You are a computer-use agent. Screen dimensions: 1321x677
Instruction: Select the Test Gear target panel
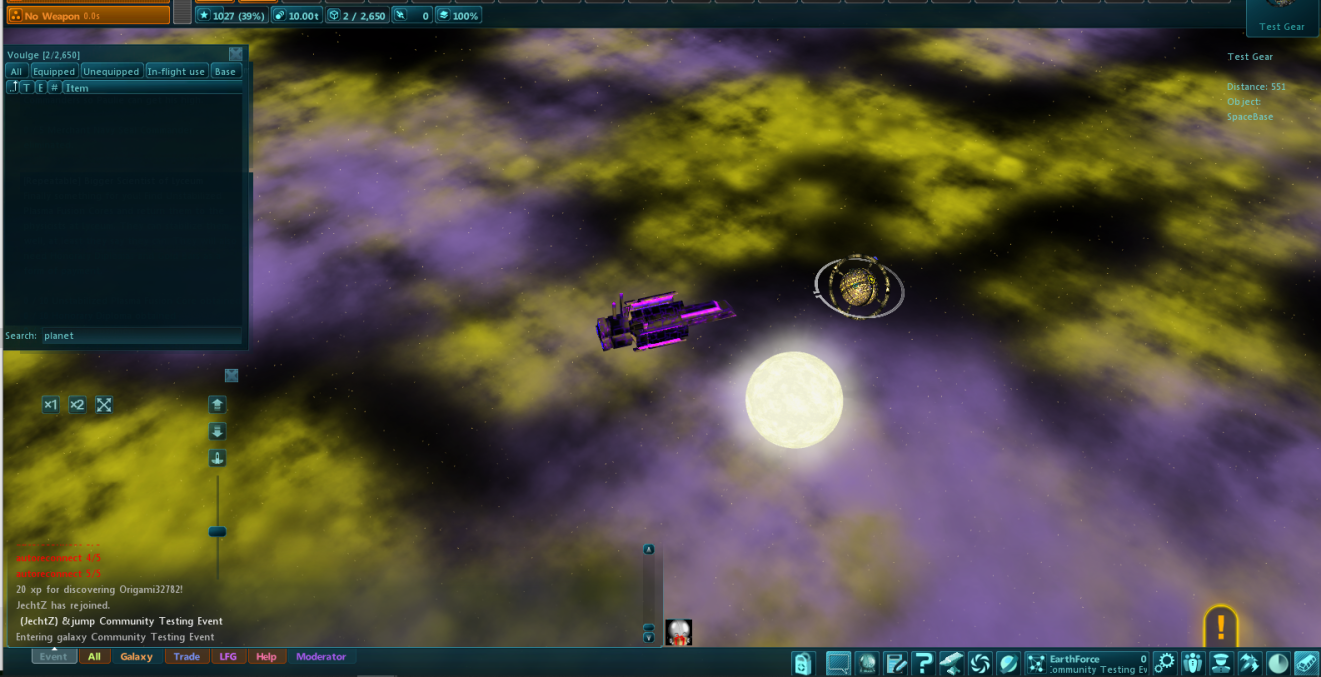pyautogui.click(x=1282, y=17)
